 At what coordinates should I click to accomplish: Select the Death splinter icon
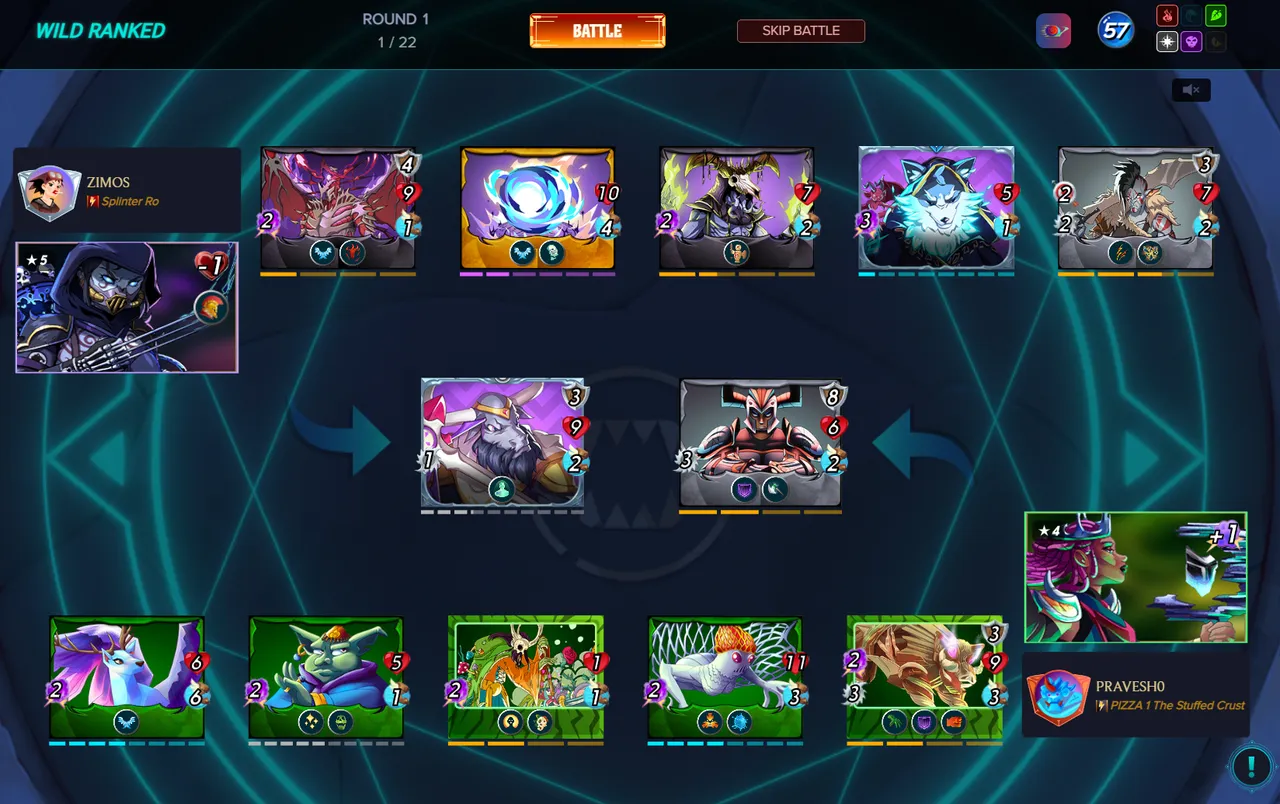coord(1191,41)
